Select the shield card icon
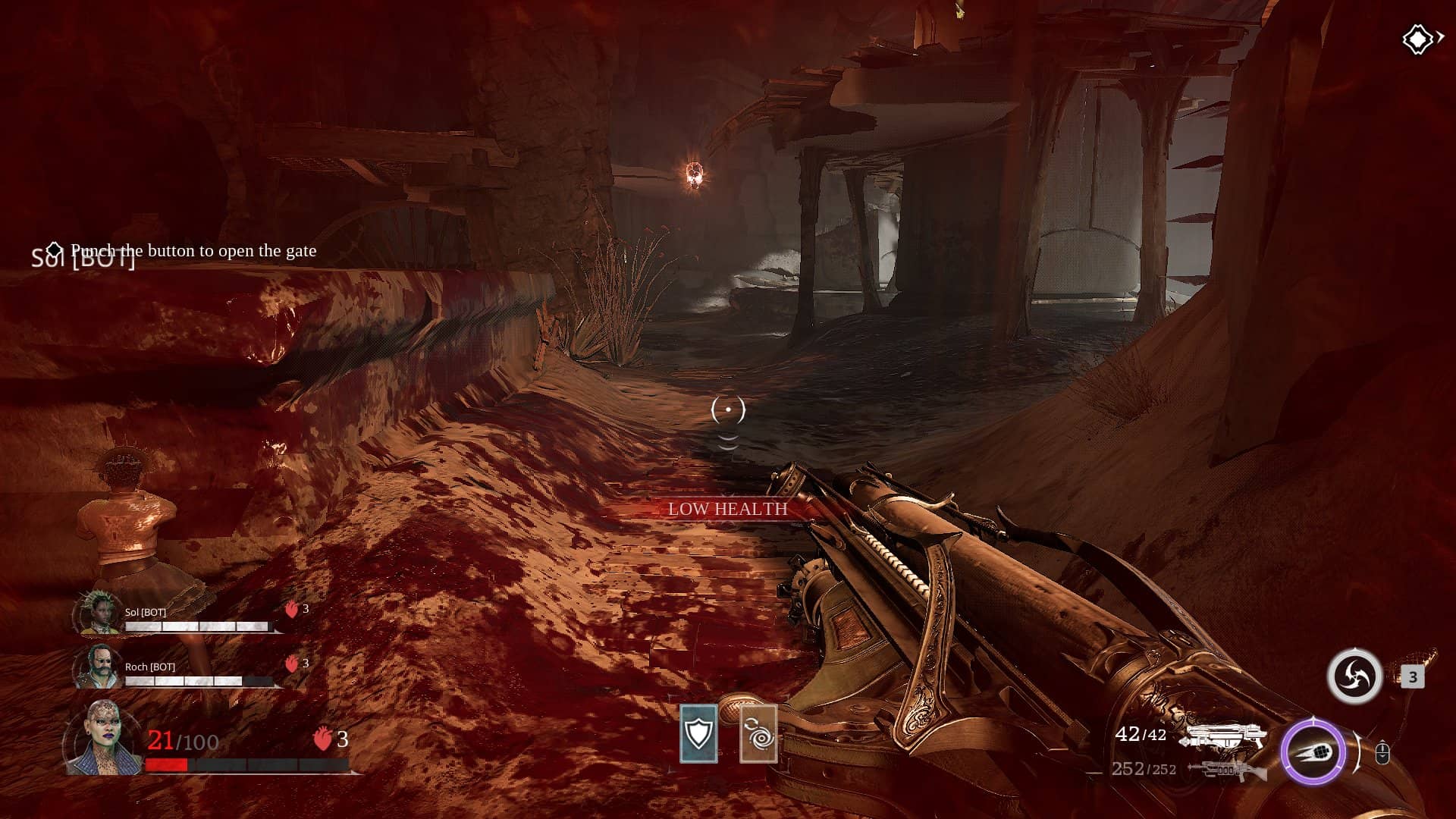Screen dimensions: 1456x819 click(x=698, y=733)
